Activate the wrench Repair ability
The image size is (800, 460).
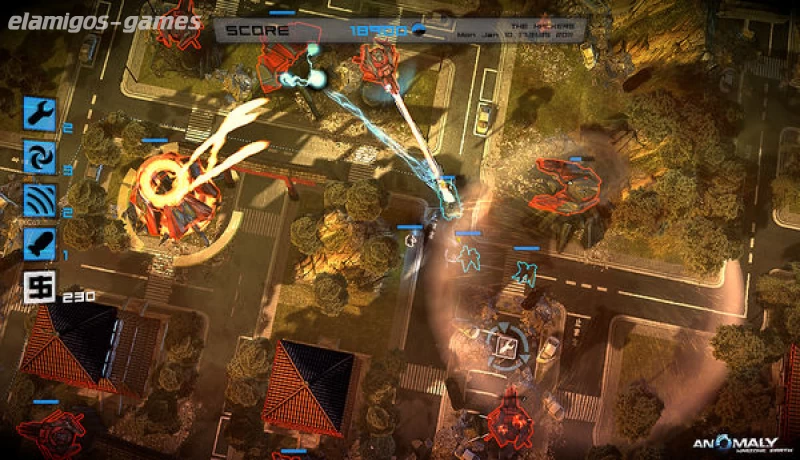pos(40,113)
